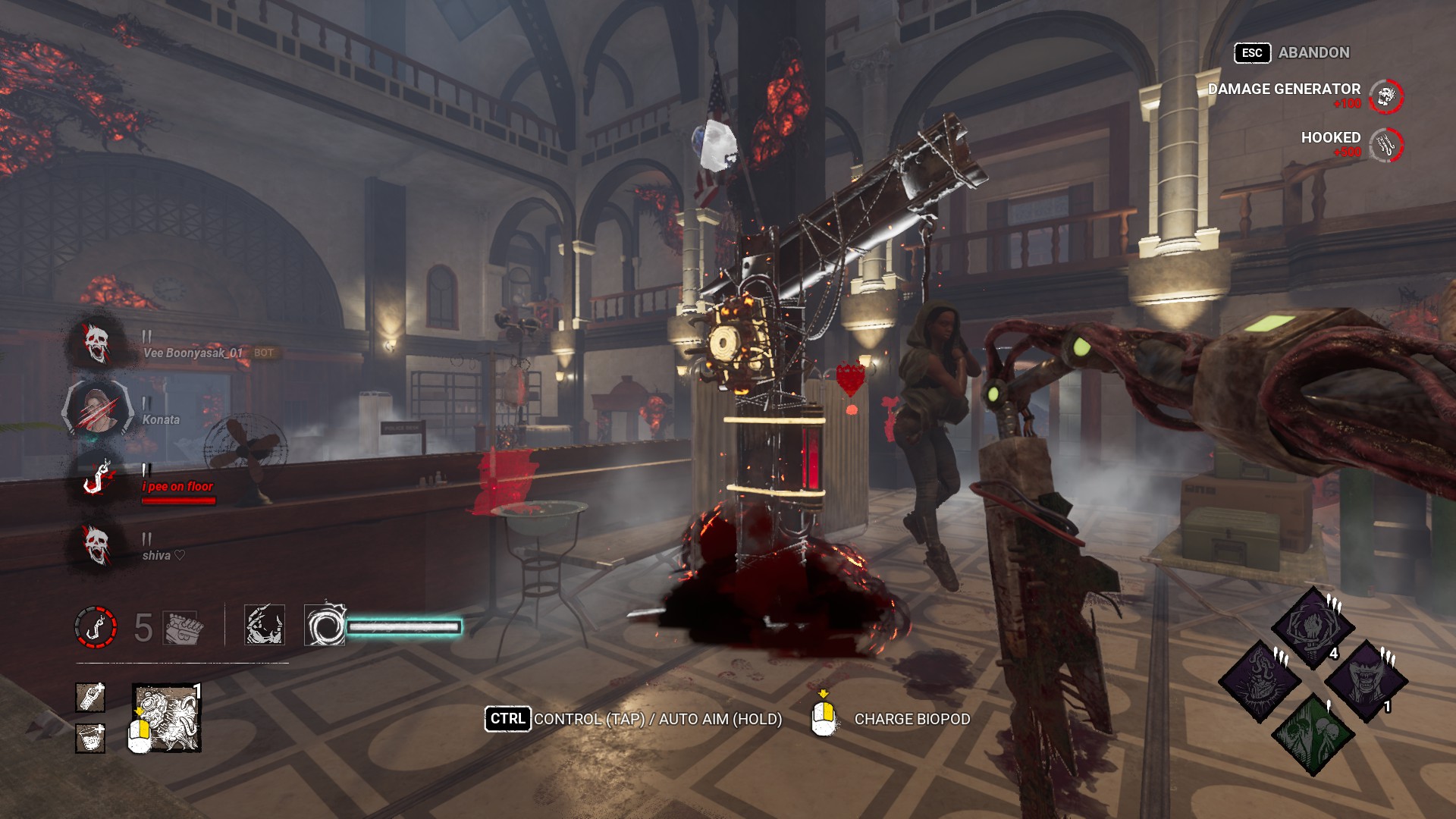Click the hook counter ring icon
This screenshot has height=819, width=1456.
tap(96, 626)
